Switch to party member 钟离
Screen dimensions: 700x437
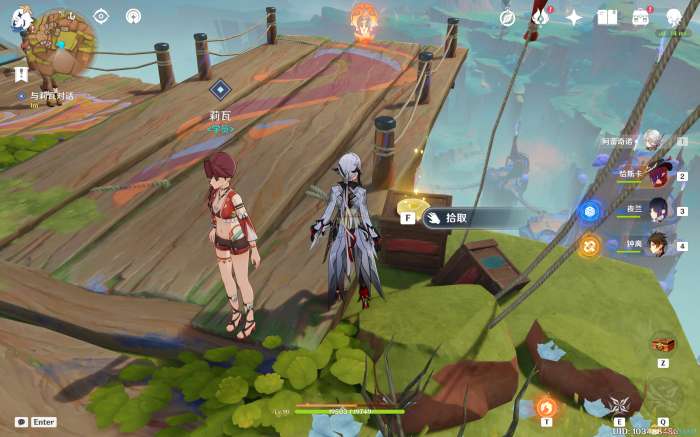658,245
